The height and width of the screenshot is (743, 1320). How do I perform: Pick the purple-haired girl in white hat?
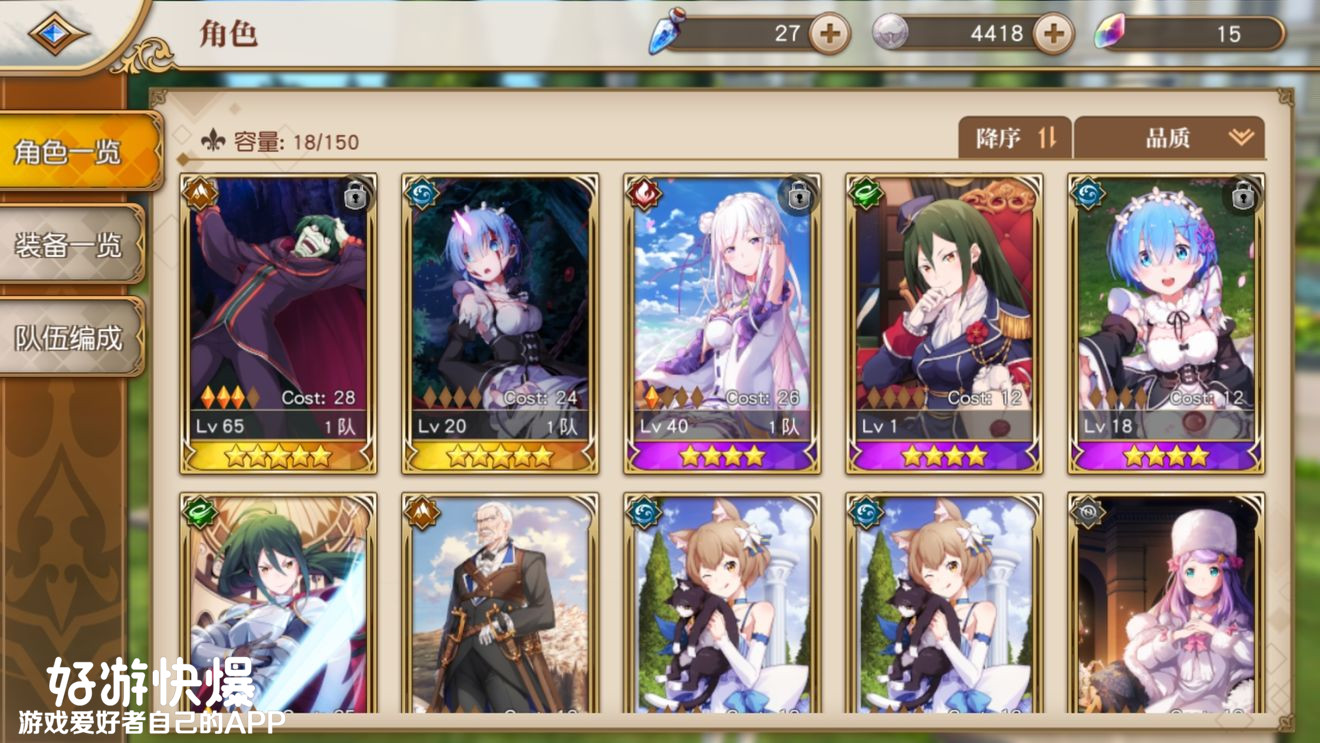[1166, 603]
